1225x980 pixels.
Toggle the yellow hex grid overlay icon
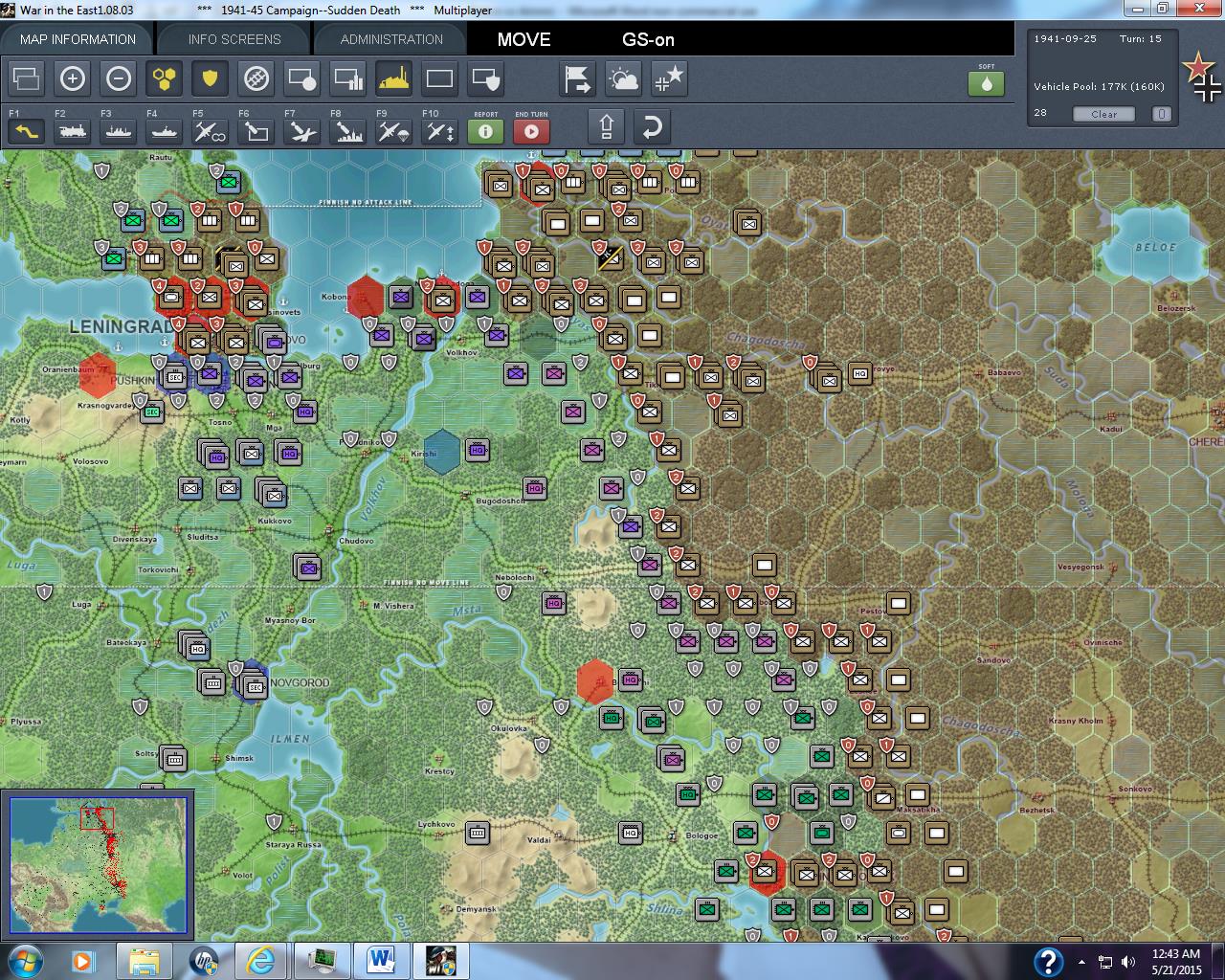[165, 79]
